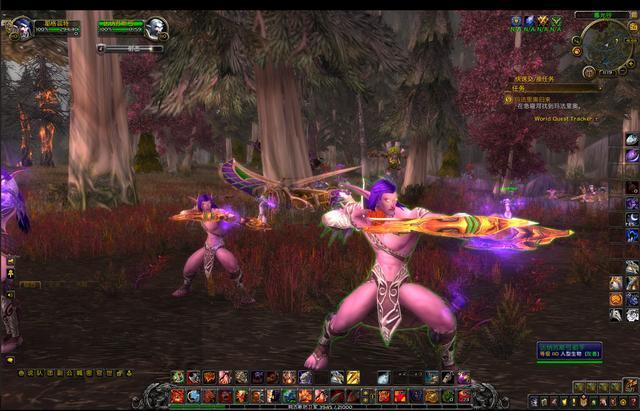Screen dimensions: 640x411
Task: Select the player portrait frame
Action: [22, 28]
